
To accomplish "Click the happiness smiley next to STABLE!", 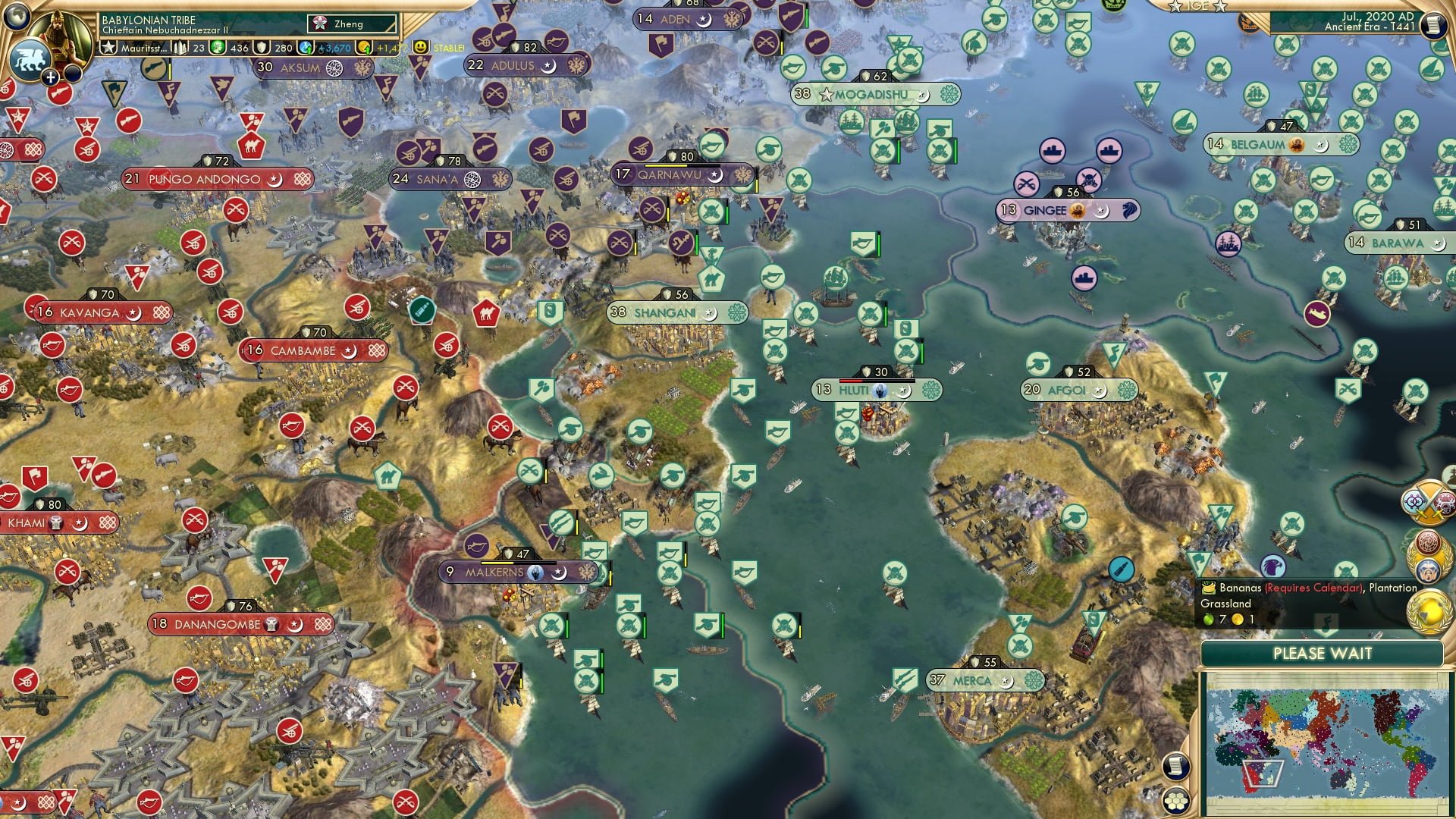I will click(422, 47).
